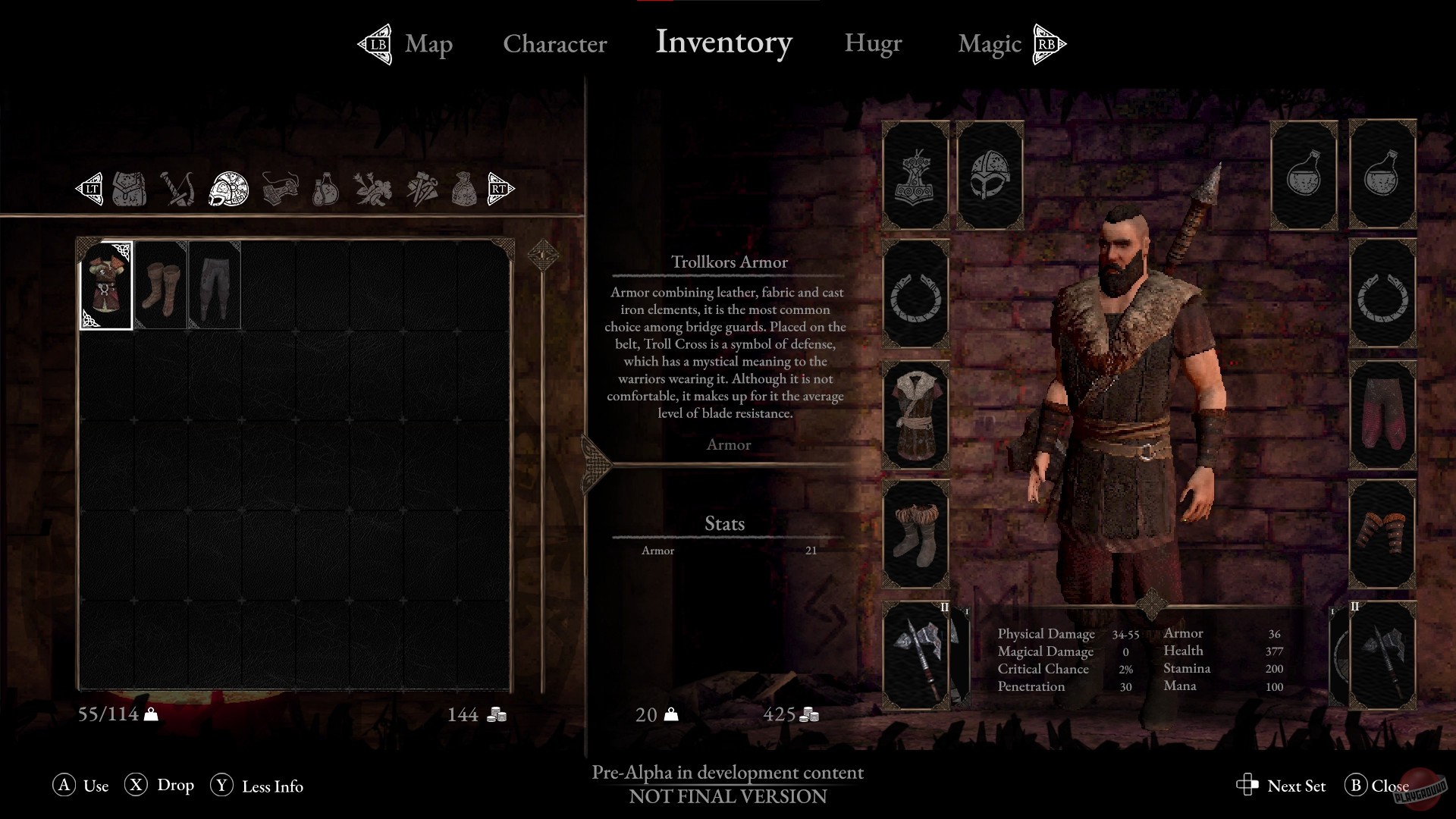Switch to the Character tab
This screenshot has width=1456, height=819.
[555, 44]
